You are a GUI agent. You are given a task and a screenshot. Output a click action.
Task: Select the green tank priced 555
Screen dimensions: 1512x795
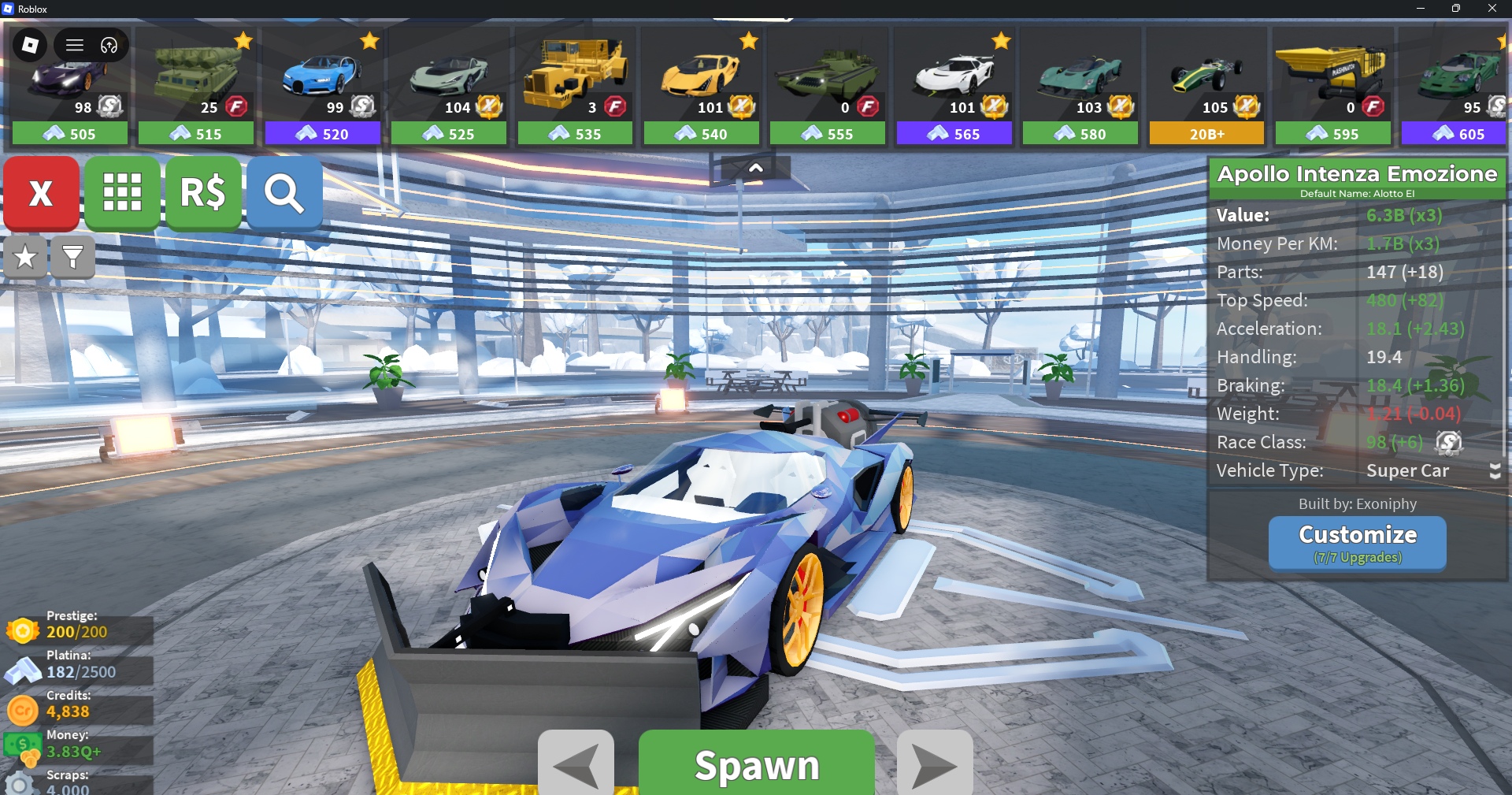pyautogui.click(x=828, y=87)
